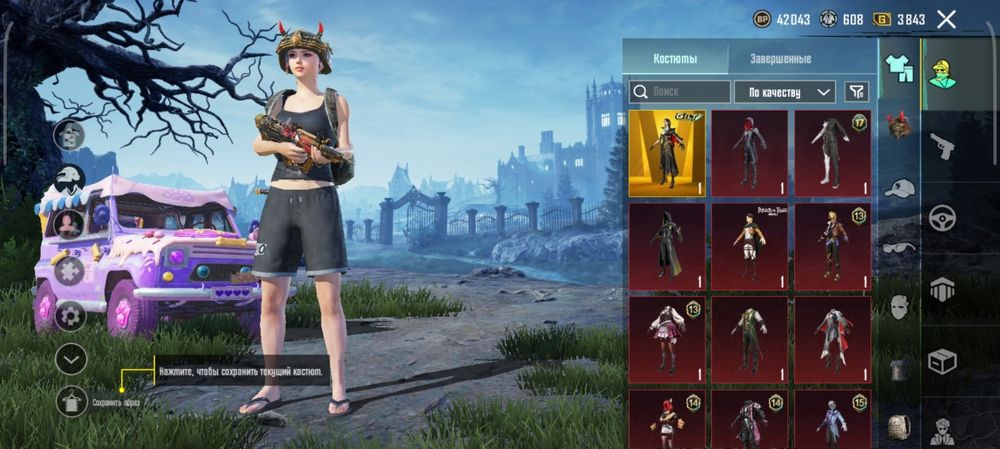Switch to the pistol weapon skins section
The image size is (1000, 449).
(942, 147)
